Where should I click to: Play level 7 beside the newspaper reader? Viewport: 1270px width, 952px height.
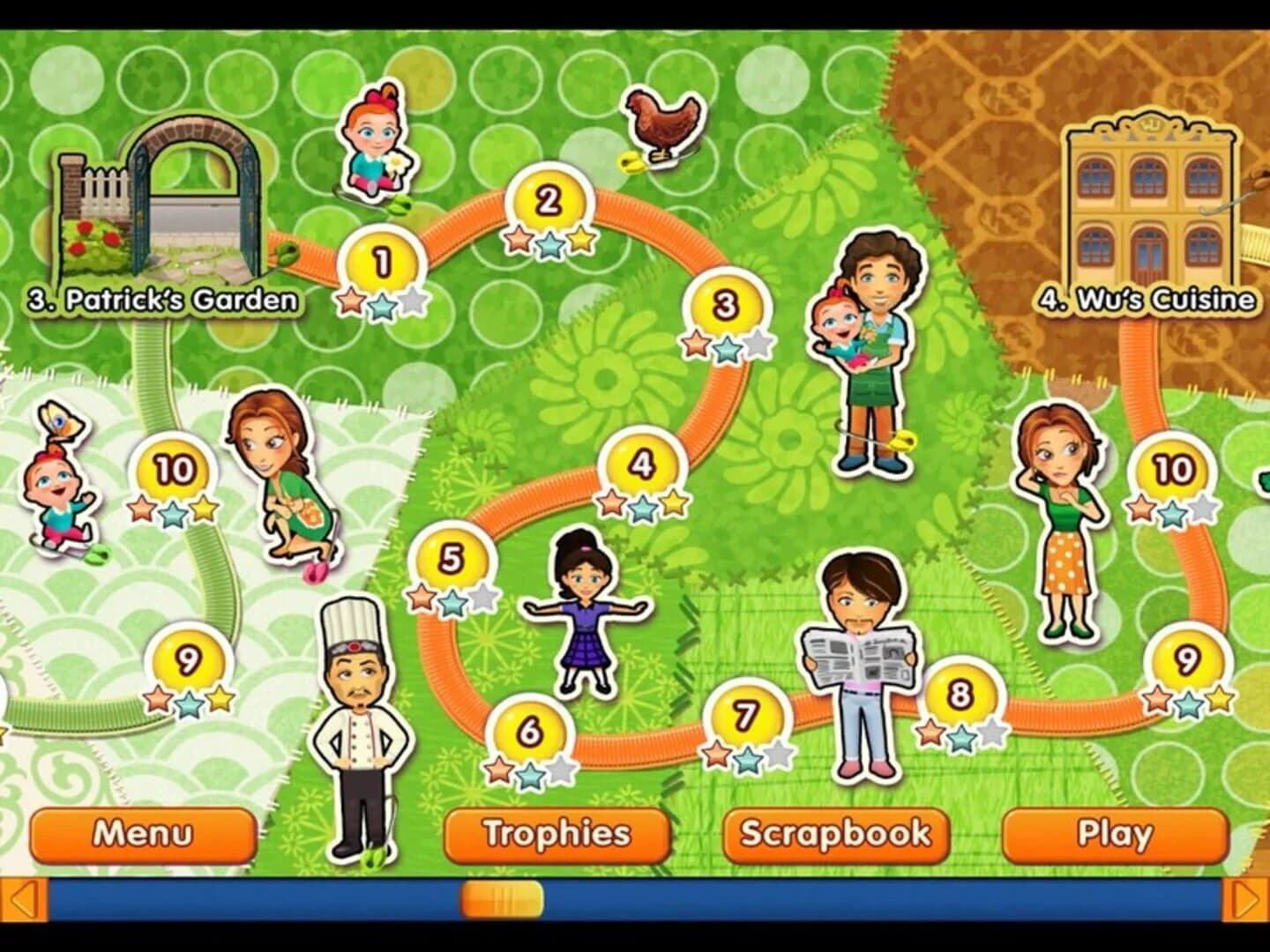(743, 710)
